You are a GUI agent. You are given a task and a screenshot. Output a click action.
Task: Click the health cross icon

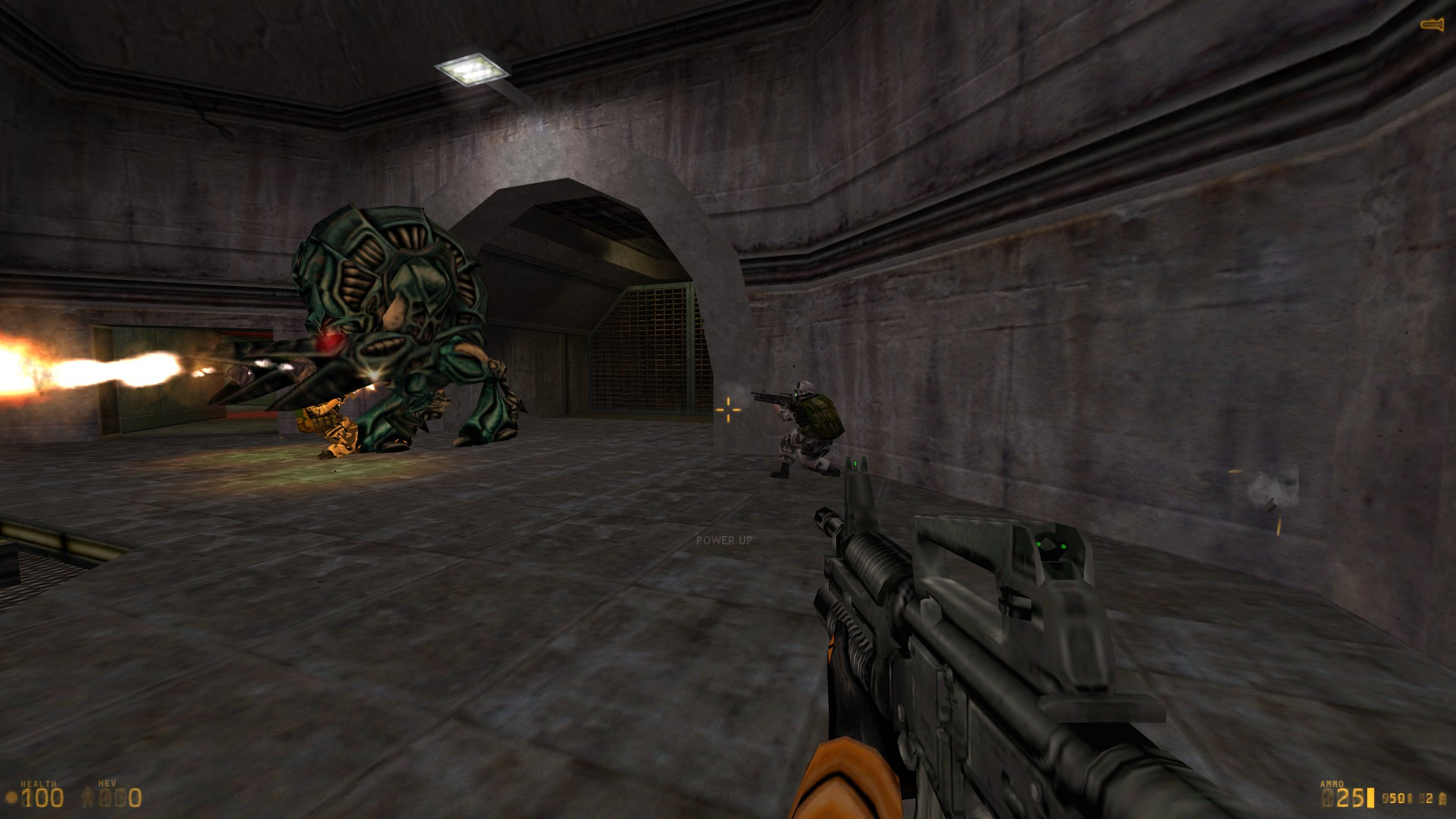point(11,798)
